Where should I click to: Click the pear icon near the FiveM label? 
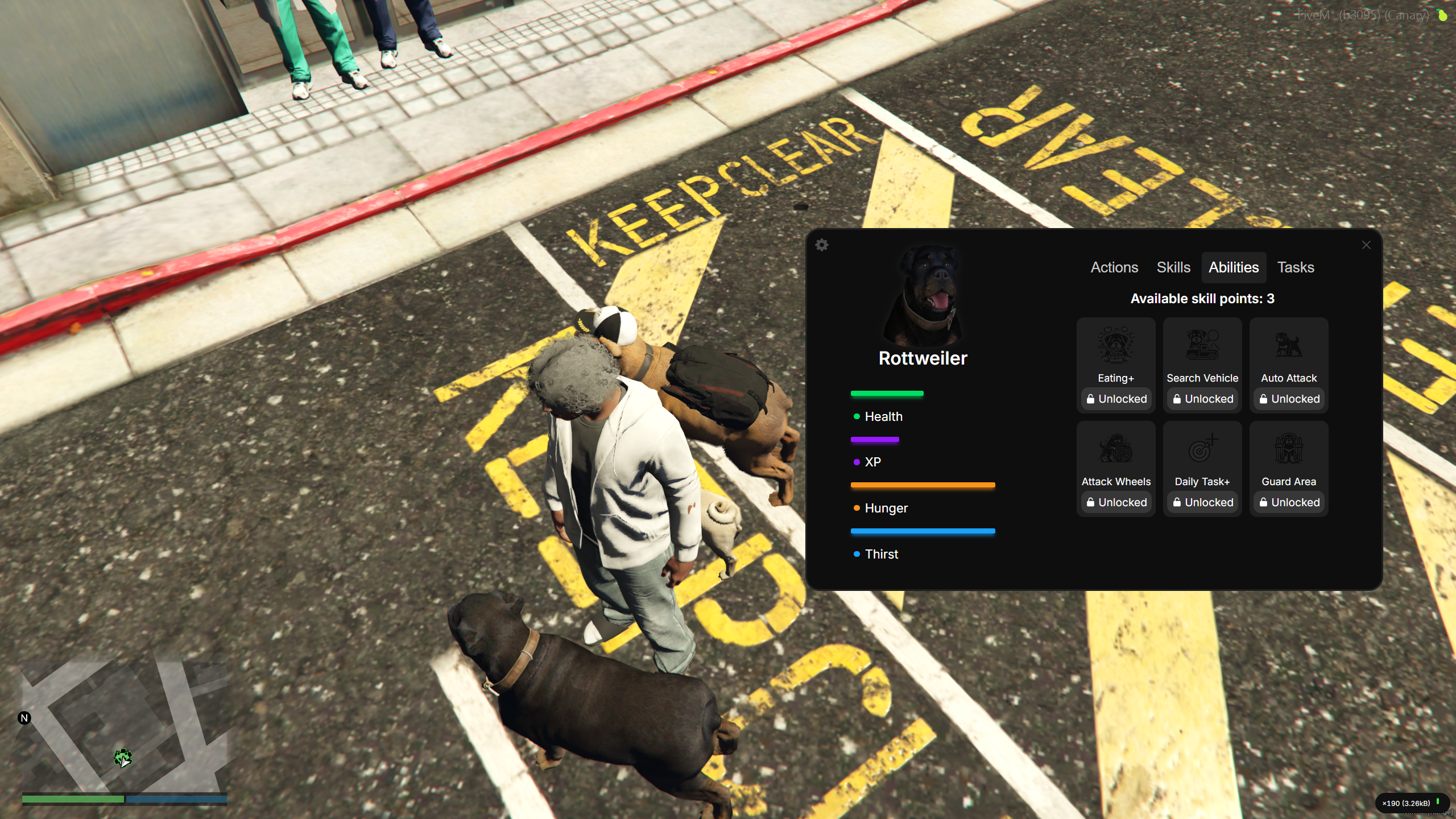(1443, 15)
